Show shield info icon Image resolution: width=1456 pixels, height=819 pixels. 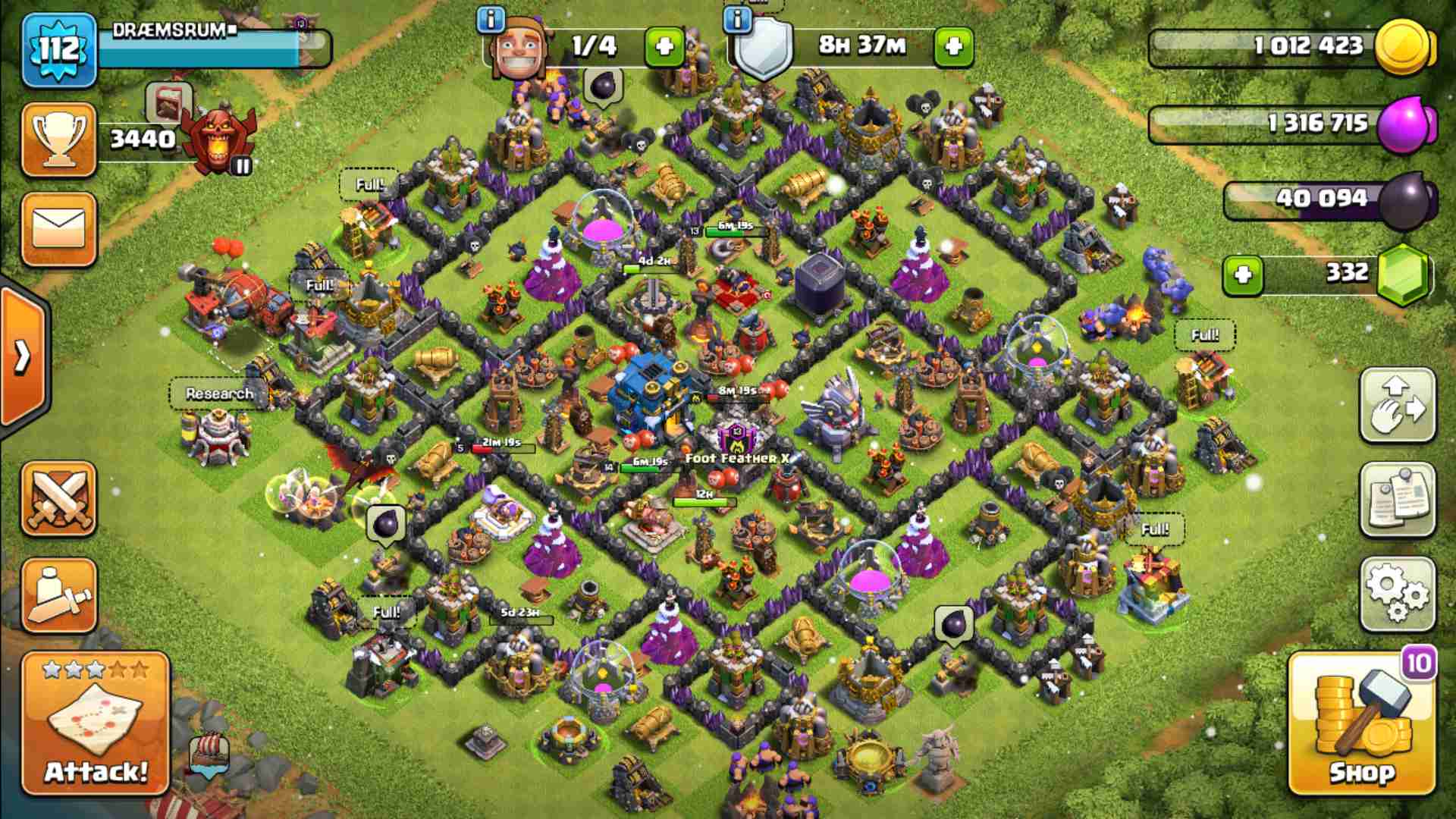coord(737,20)
